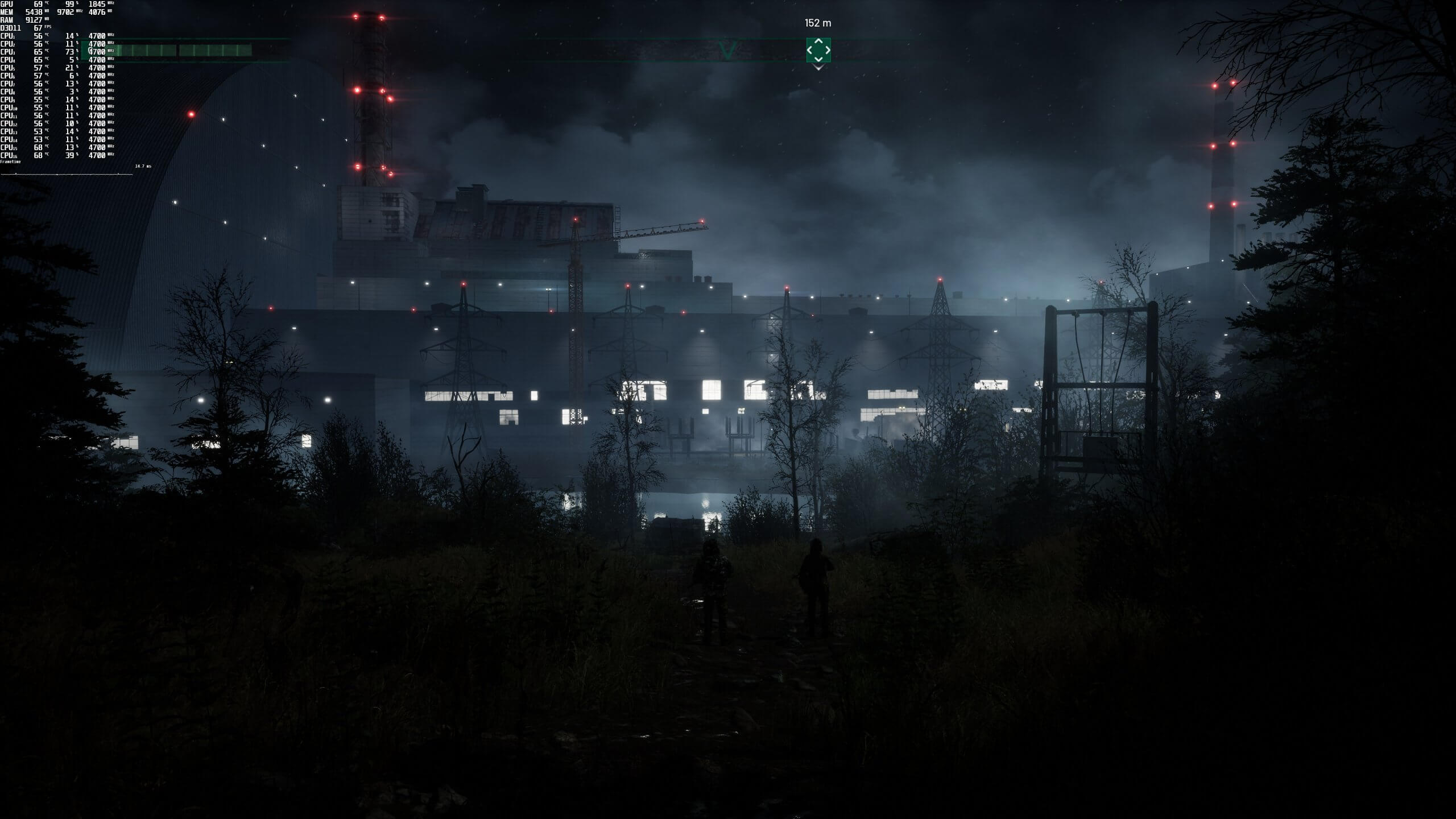Select the 152 m distance label
This screenshot has height=819, width=1456.
817,23
